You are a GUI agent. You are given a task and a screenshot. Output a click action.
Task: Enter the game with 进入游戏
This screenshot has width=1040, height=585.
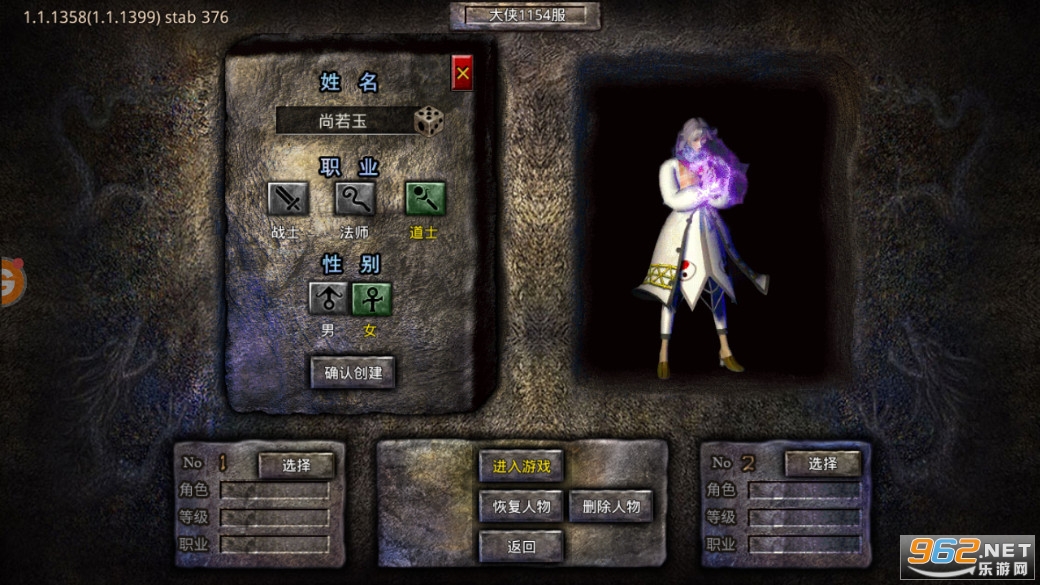tap(521, 466)
